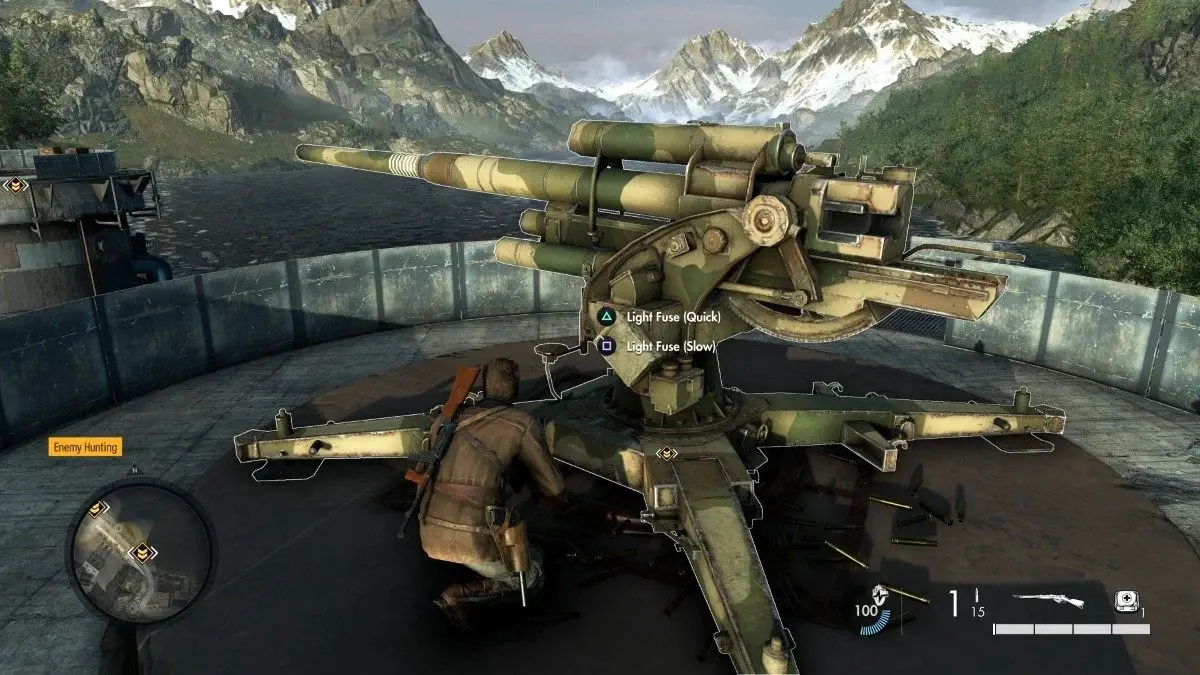
Task: Select the Enemy Hunting status label
Action: pyautogui.click(x=85, y=447)
